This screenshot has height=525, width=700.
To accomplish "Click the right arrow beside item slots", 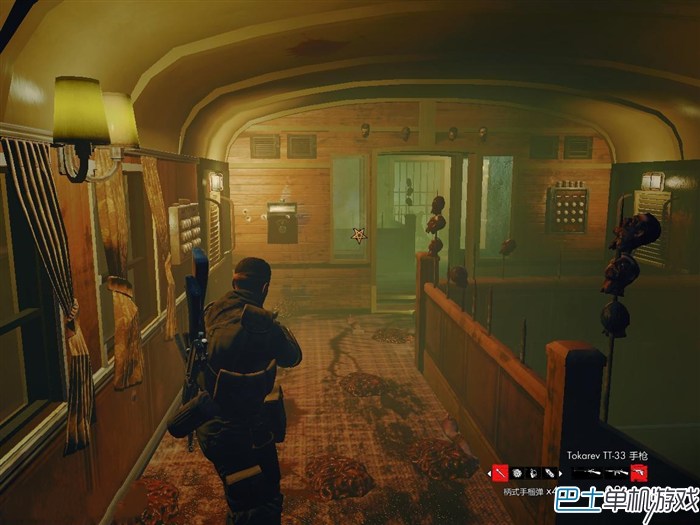I will 561,472.
